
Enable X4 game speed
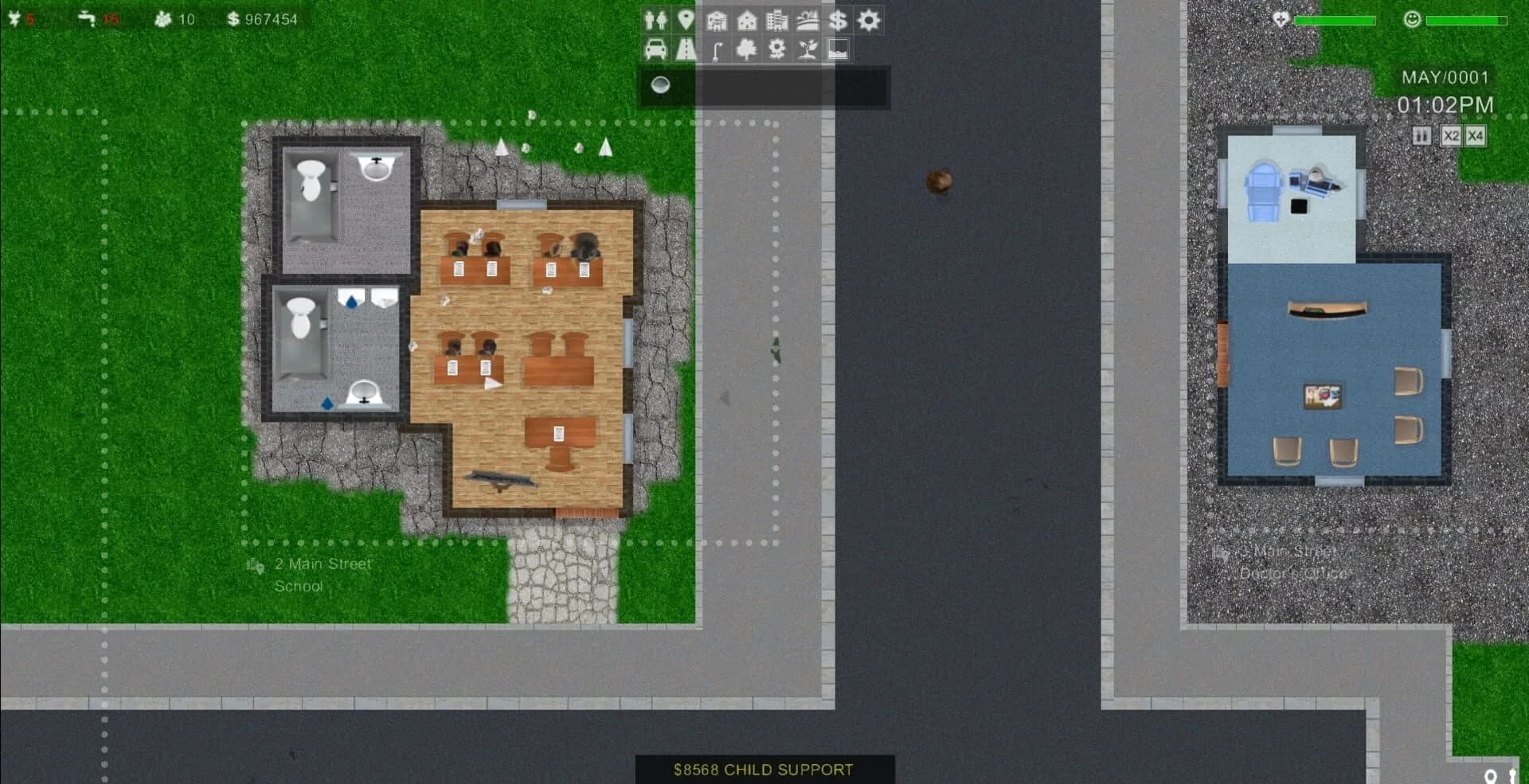pyautogui.click(x=1476, y=136)
